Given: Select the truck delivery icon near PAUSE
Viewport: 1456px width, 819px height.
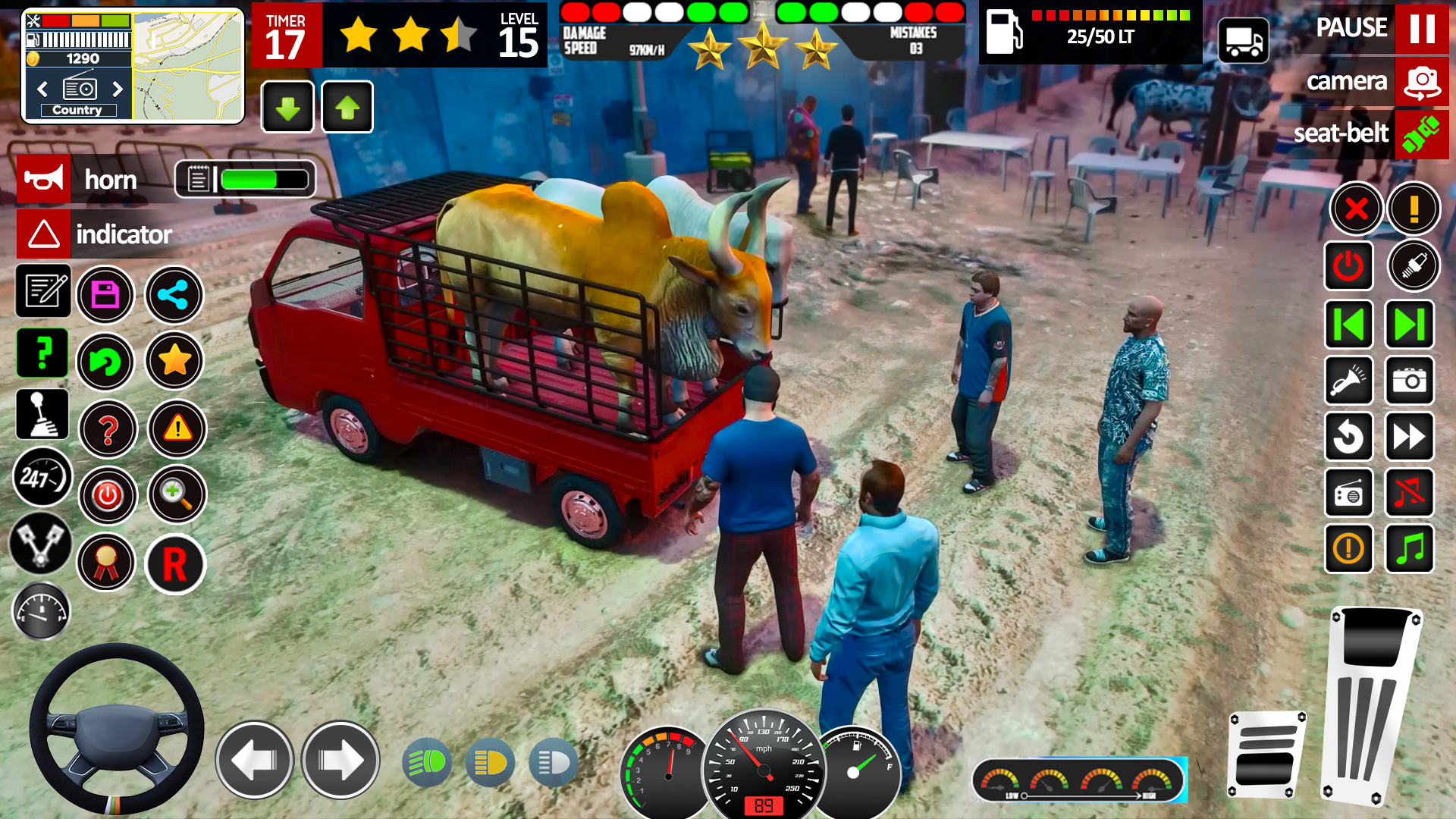Looking at the screenshot, I should pyautogui.click(x=1244, y=39).
